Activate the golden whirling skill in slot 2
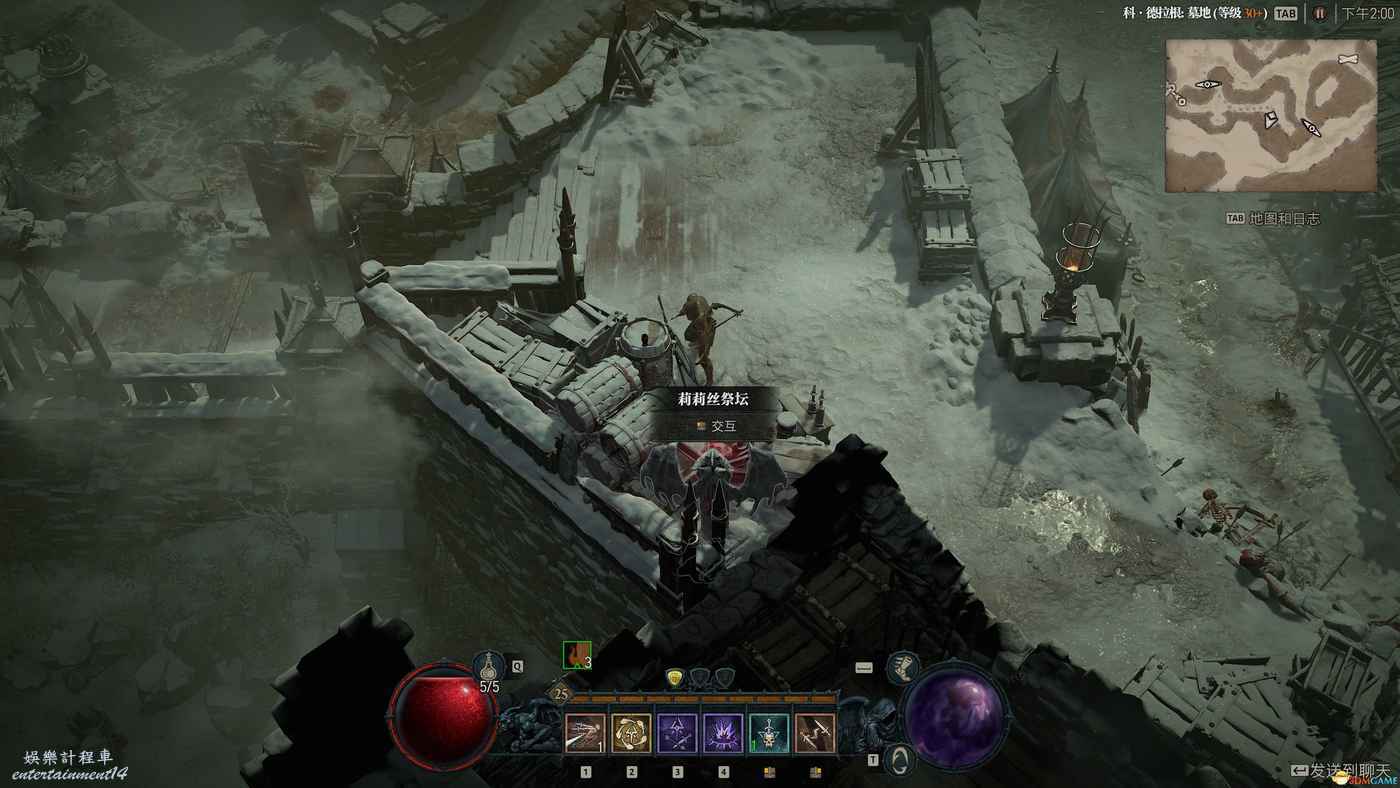This screenshot has height=788, width=1400. (x=631, y=733)
